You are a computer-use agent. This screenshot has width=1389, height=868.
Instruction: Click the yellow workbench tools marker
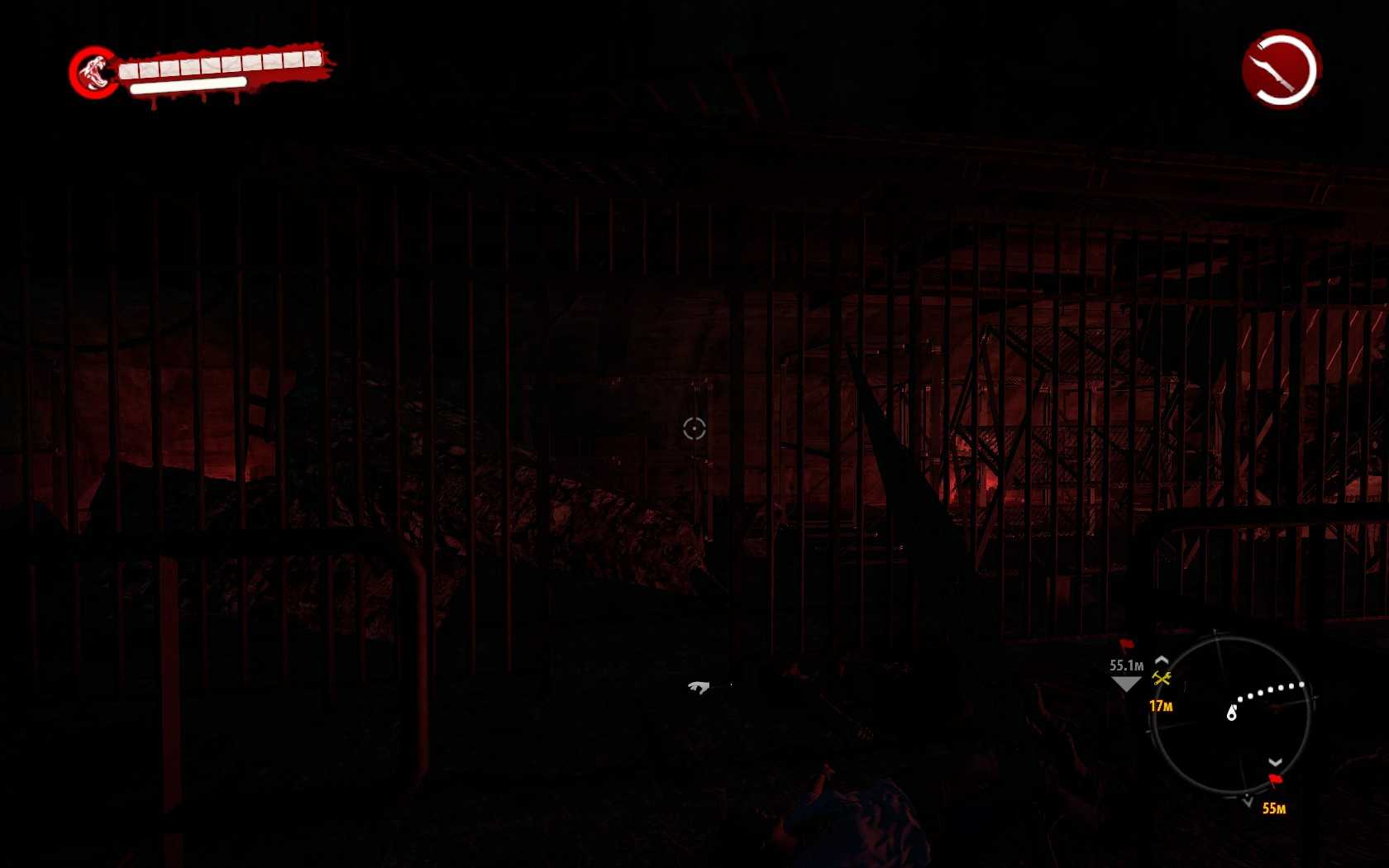pyautogui.click(x=1162, y=679)
